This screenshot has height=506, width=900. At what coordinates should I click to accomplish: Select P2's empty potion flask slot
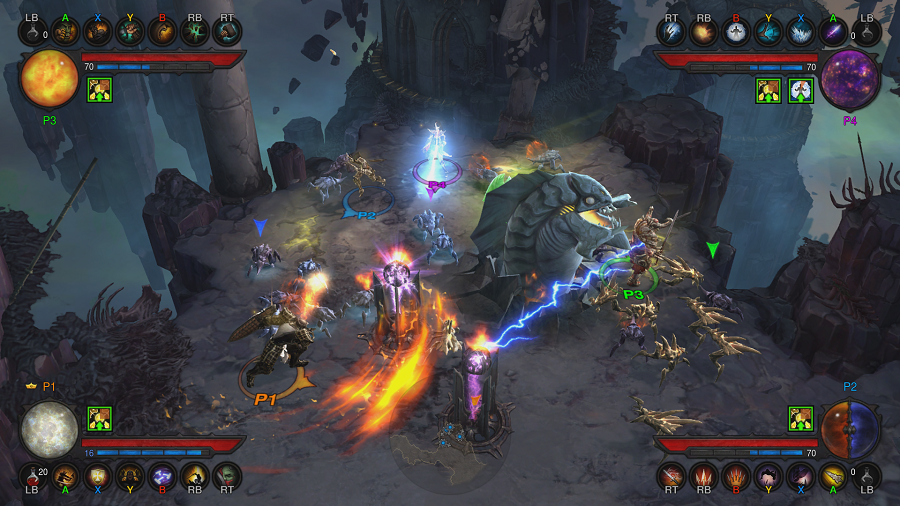867,476
